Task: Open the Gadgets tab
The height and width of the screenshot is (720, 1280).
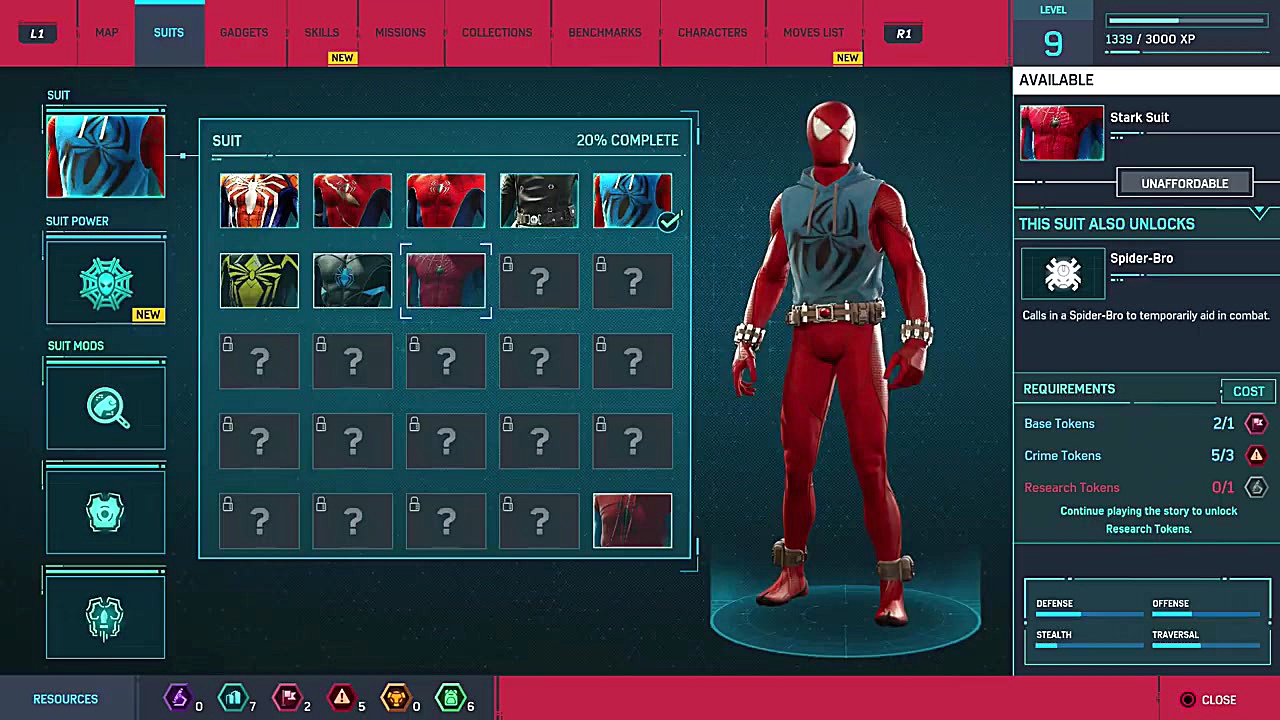Action: point(244,33)
